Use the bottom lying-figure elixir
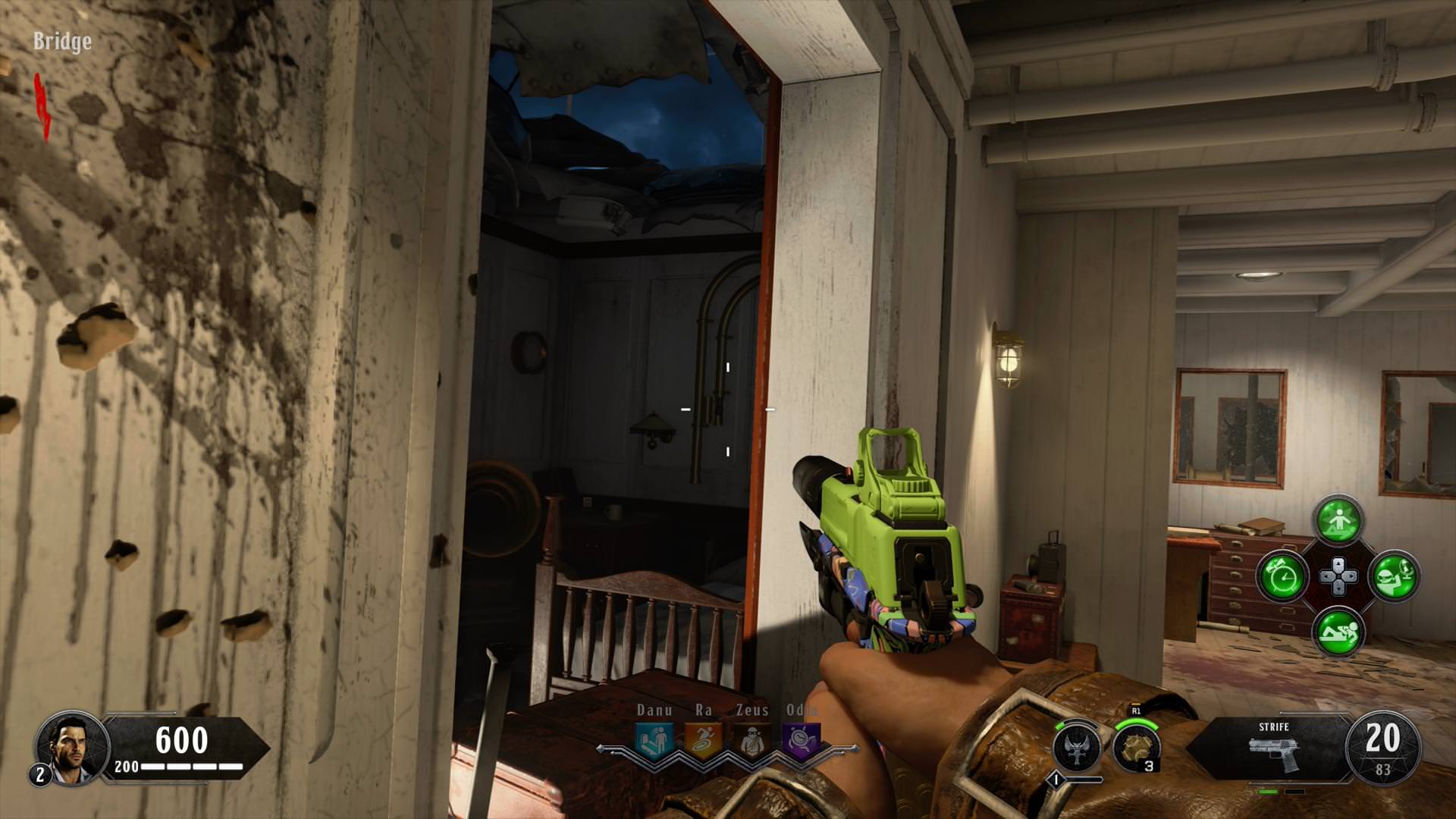 [x=1338, y=632]
